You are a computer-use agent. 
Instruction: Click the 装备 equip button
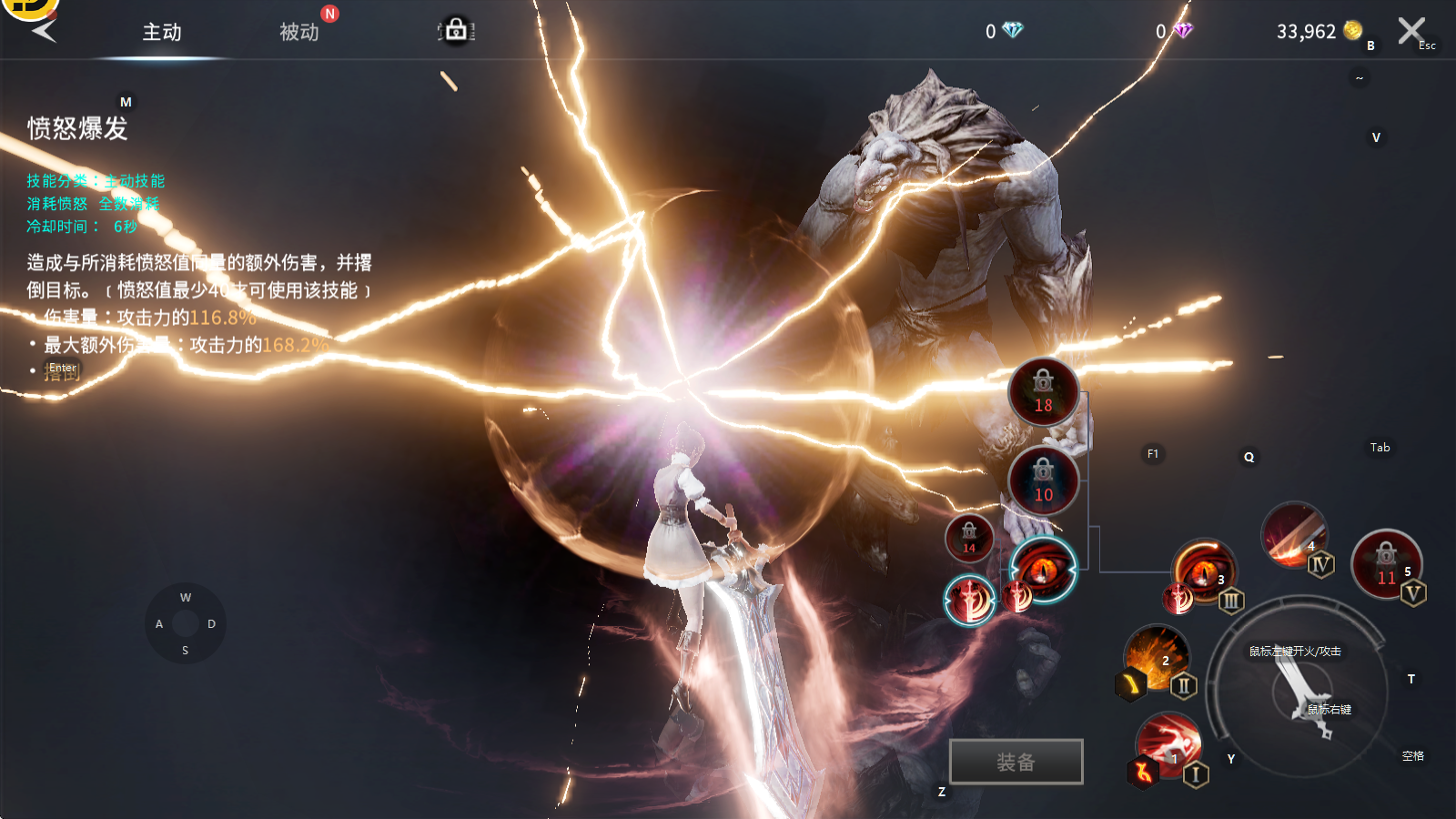tap(1016, 762)
